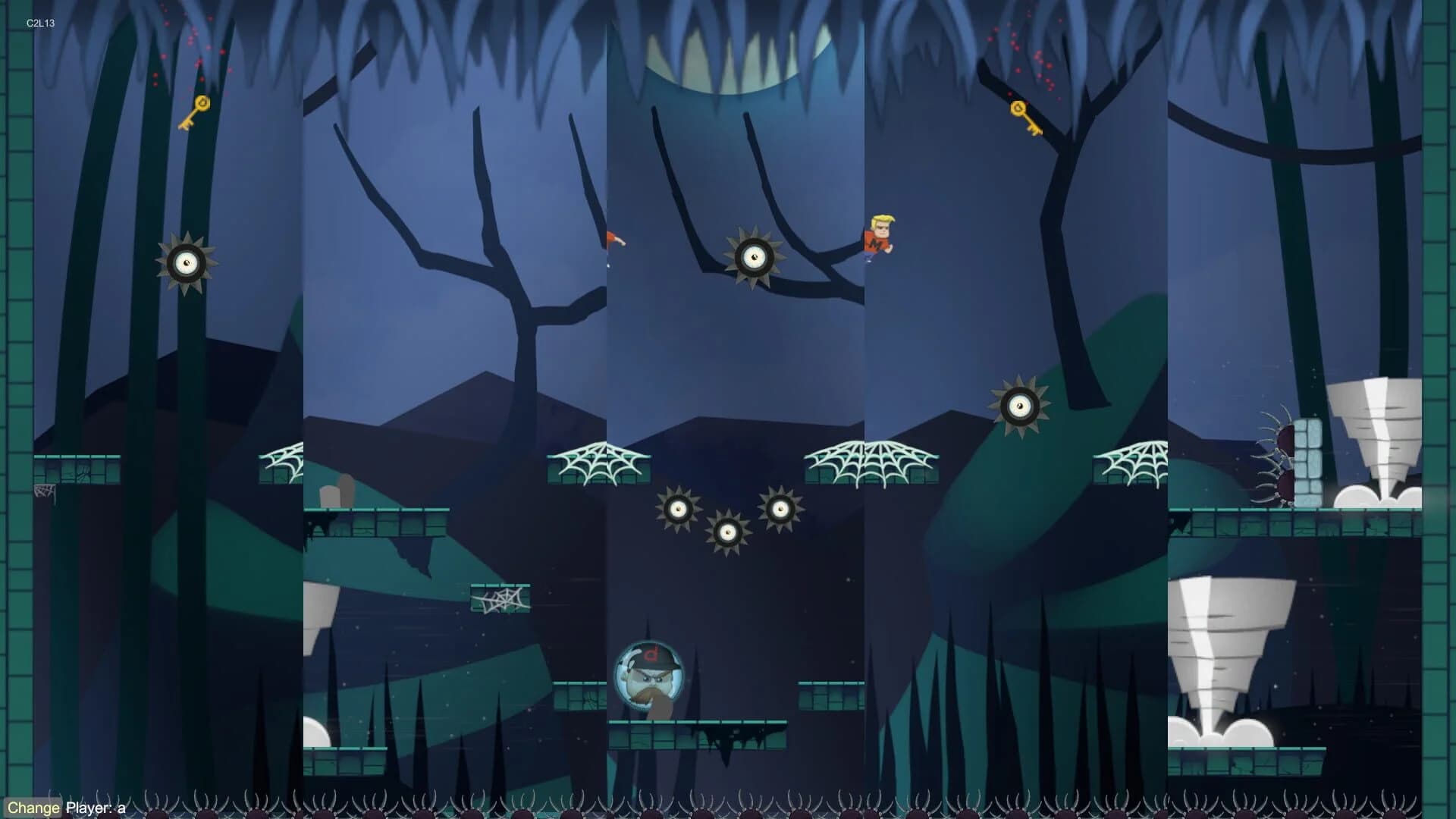Click the saw blade on the center tree branch

coord(755,258)
